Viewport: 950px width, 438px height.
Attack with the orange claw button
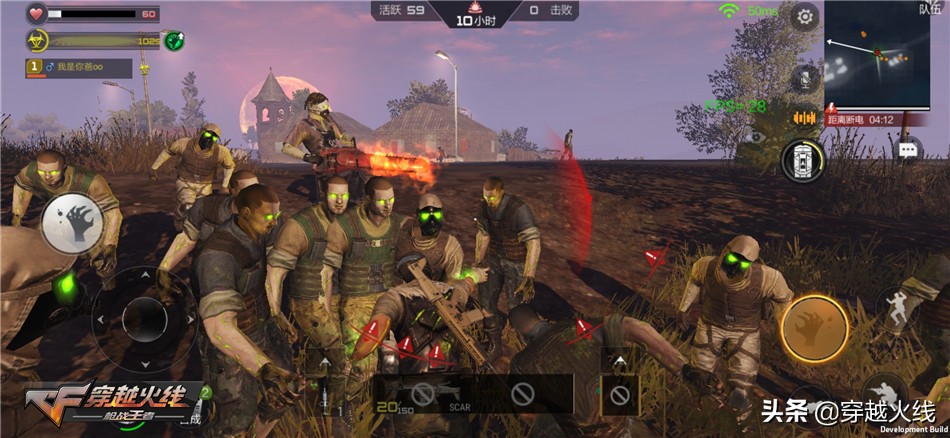tap(814, 328)
